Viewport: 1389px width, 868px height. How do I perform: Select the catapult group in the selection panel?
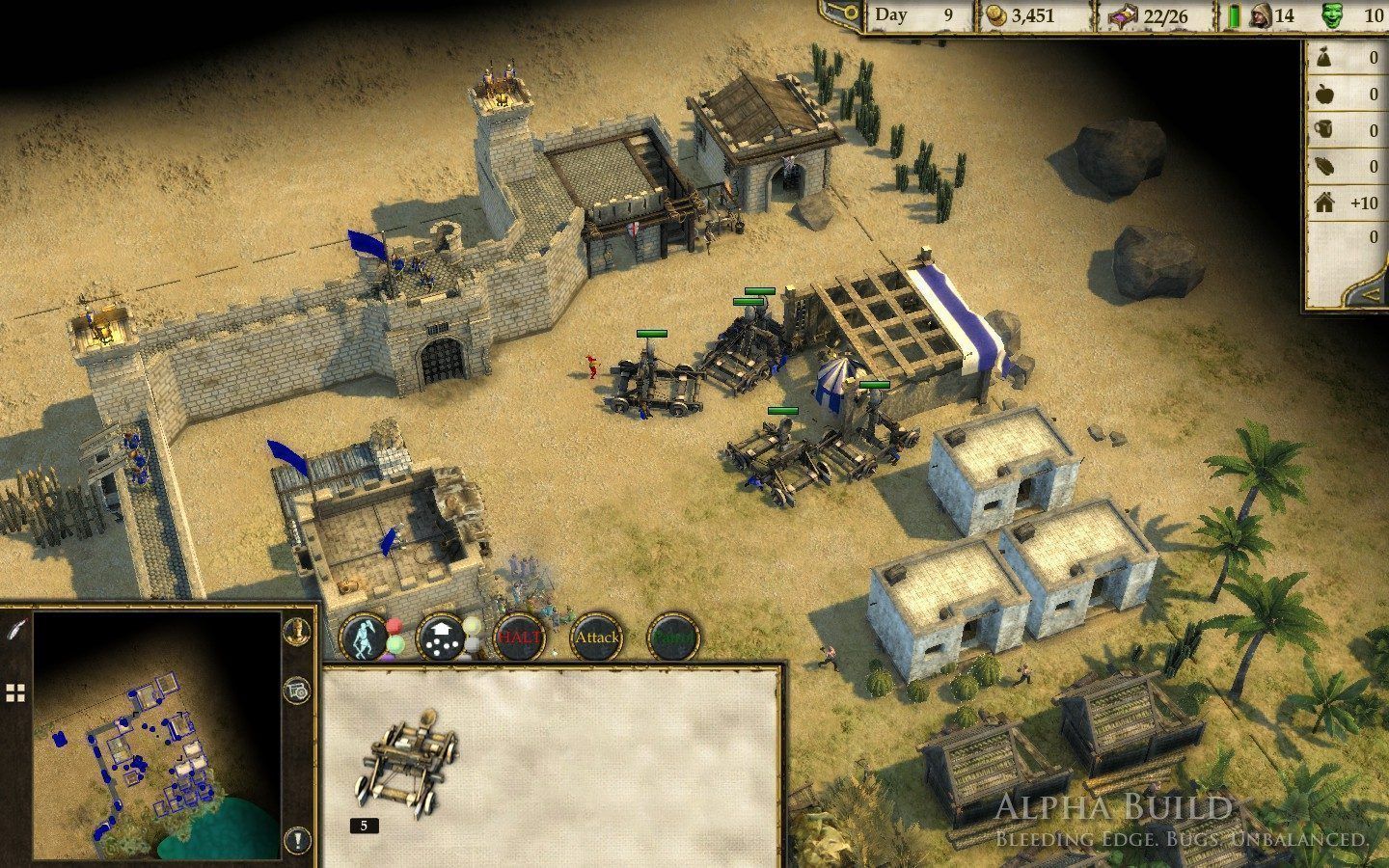405,764
